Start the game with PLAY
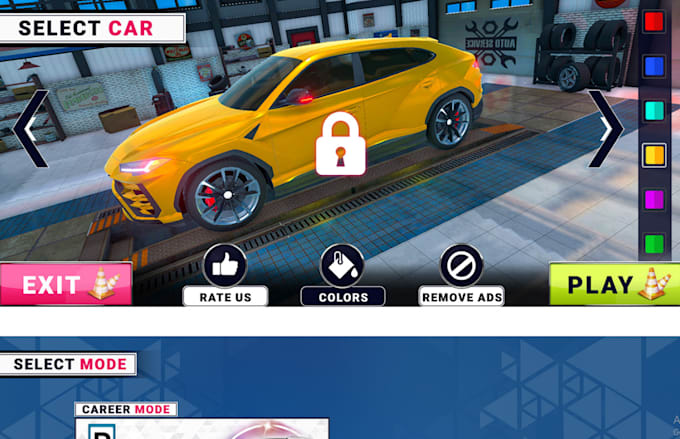 coord(613,284)
